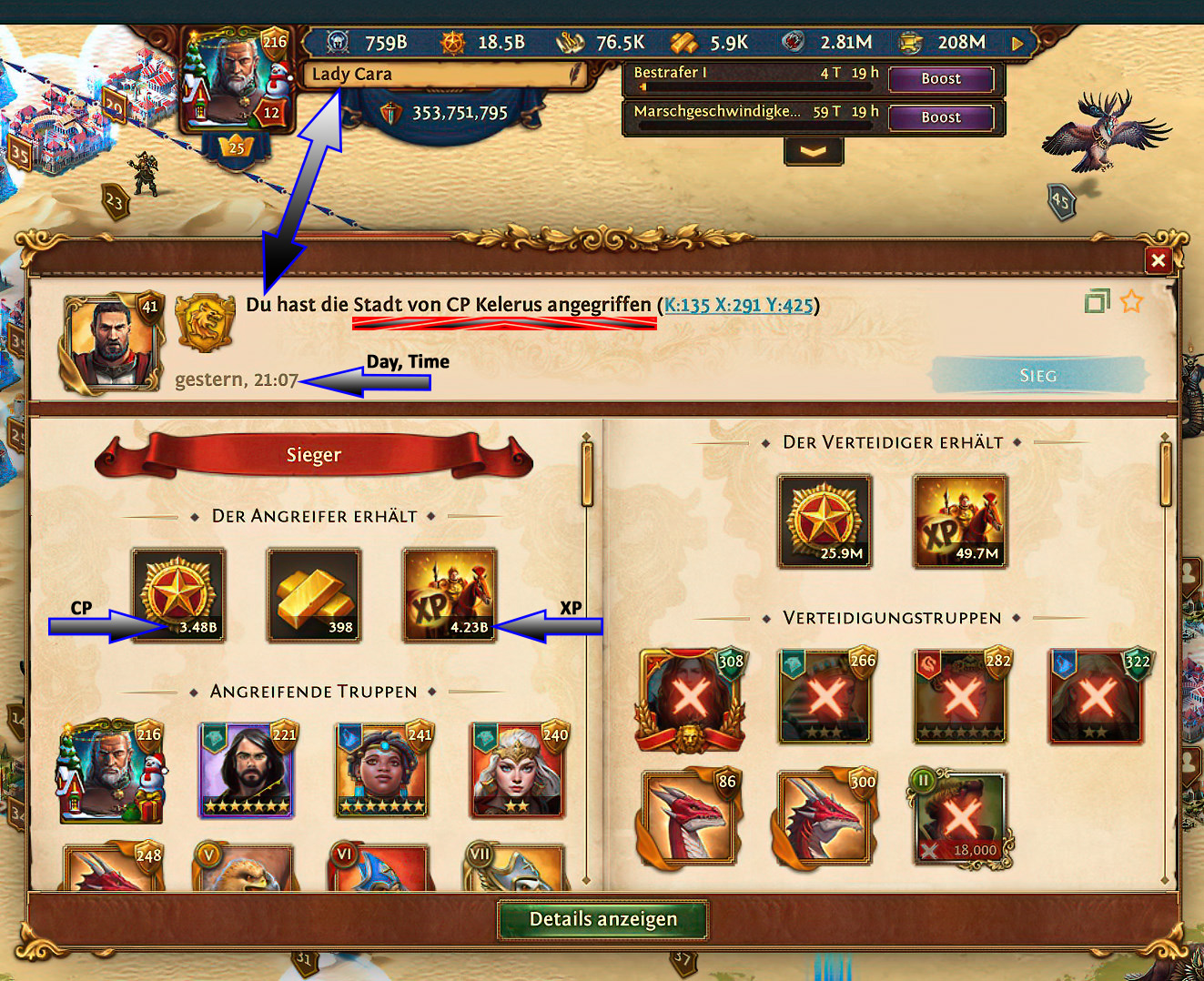Click the Details anzeigen button
This screenshot has height=981, width=1204.
coord(602,919)
